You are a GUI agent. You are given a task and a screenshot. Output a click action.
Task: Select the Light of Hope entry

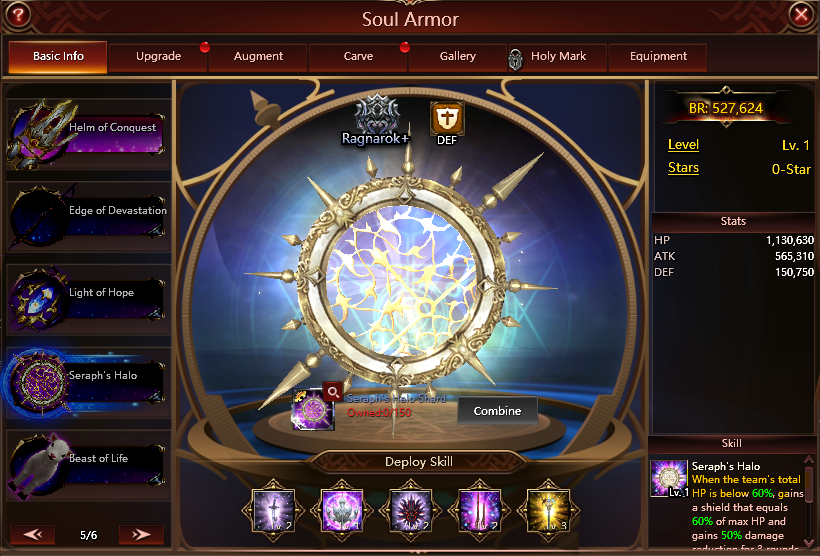(x=88, y=299)
